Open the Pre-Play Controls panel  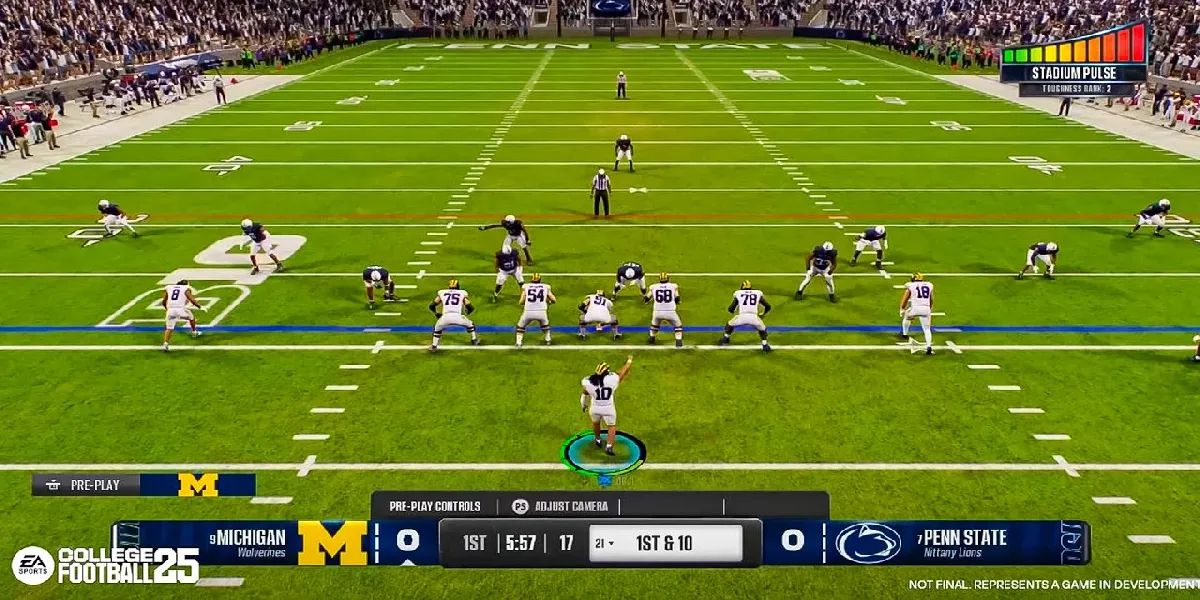pyautogui.click(x=435, y=506)
